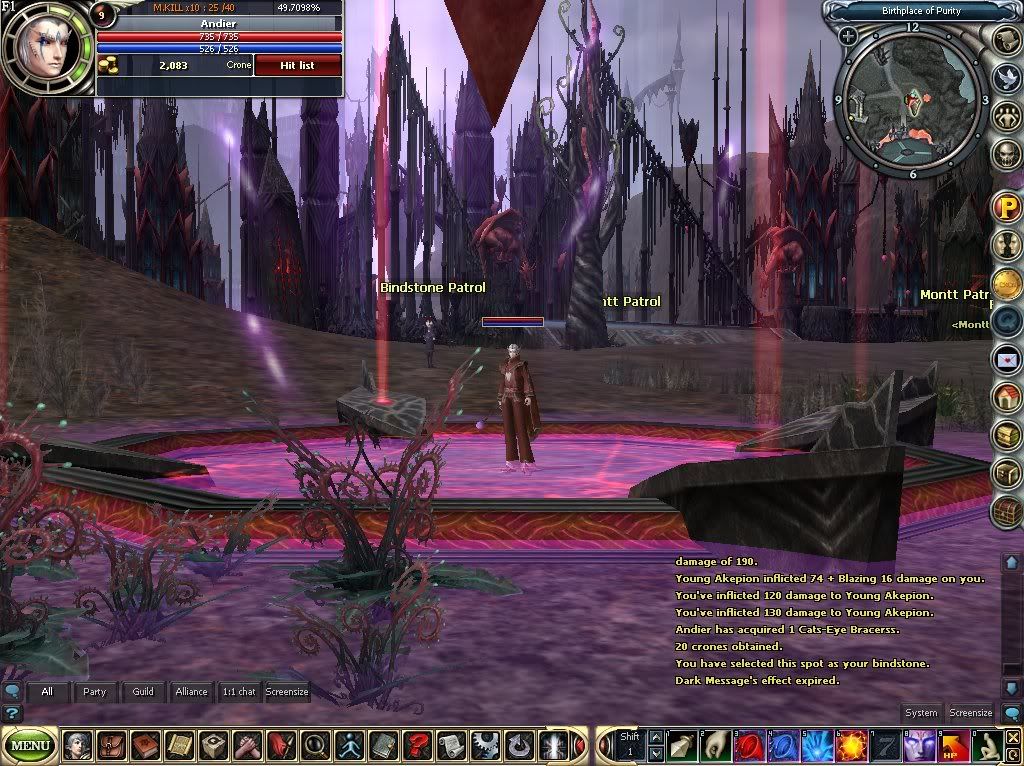Click the white dove icon
Image resolution: width=1024 pixels, height=766 pixels.
1007,76
